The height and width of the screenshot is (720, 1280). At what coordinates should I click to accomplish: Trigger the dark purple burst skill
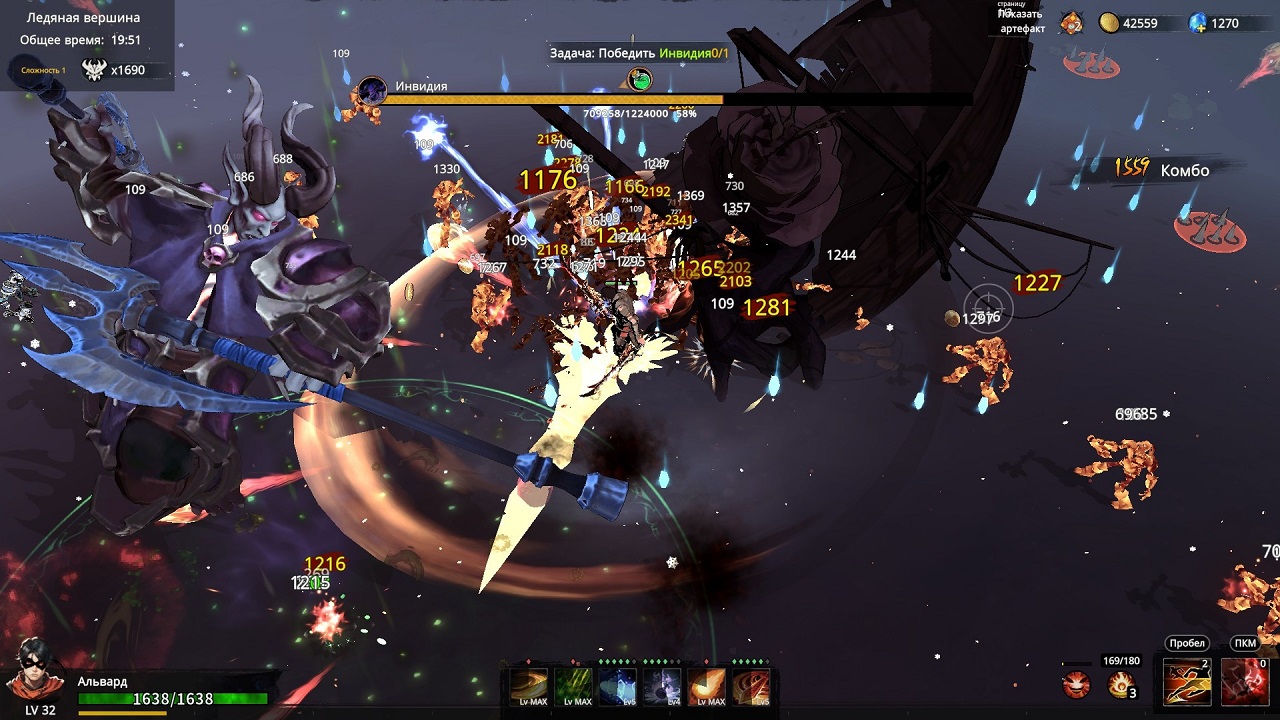click(x=662, y=686)
